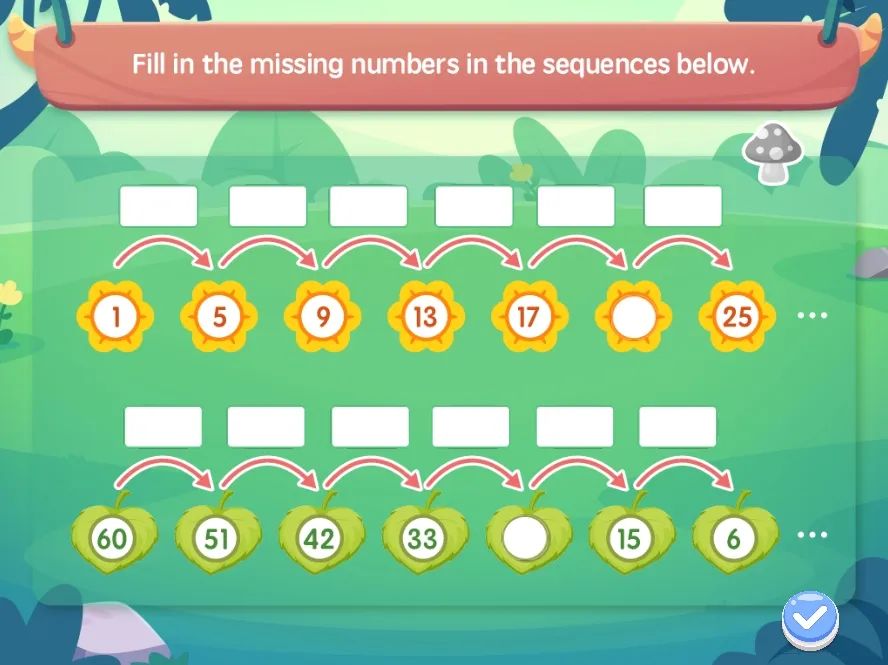Select the box above the 60-to-51 arrow
Image resolution: width=888 pixels, height=665 pixels.
click(x=163, y=427)
